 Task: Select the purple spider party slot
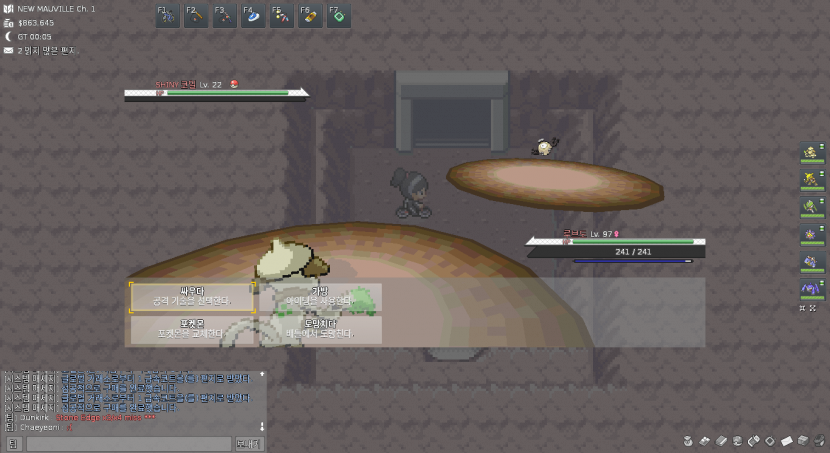point(812,289)
